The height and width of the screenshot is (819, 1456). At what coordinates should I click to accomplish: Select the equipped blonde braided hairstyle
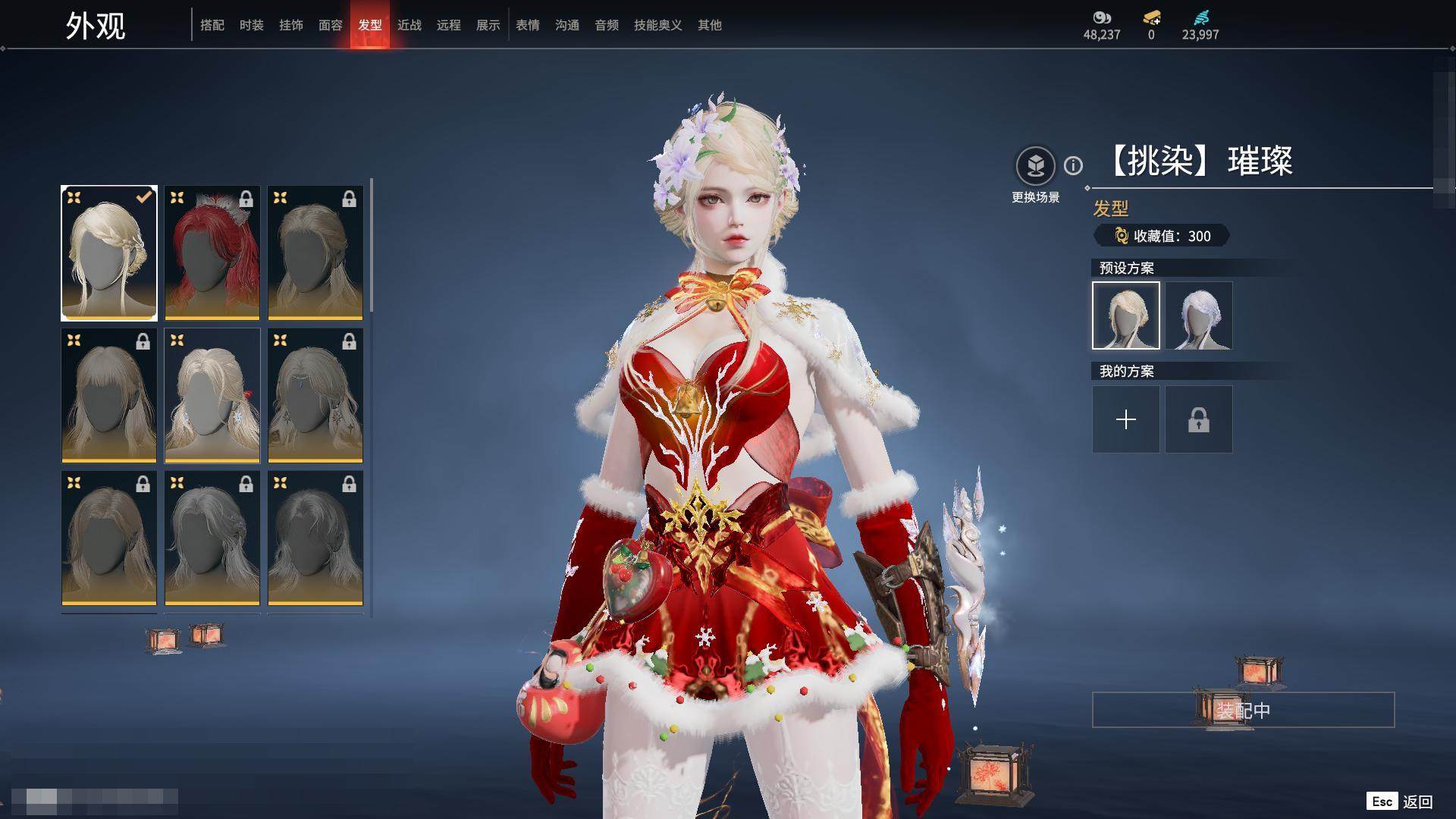(x=109, y=253)
